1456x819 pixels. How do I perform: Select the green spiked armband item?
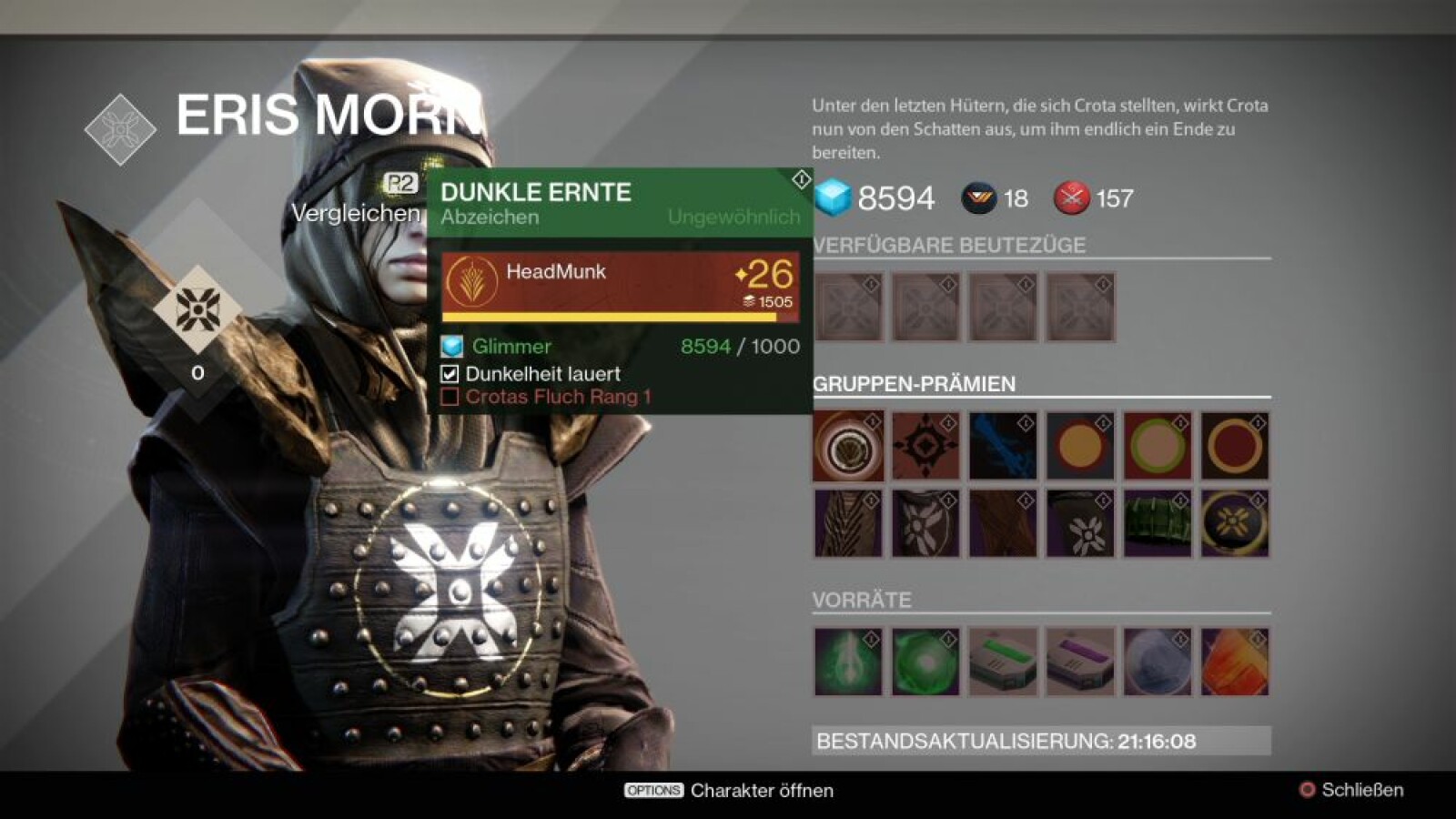coord(1157,523)
